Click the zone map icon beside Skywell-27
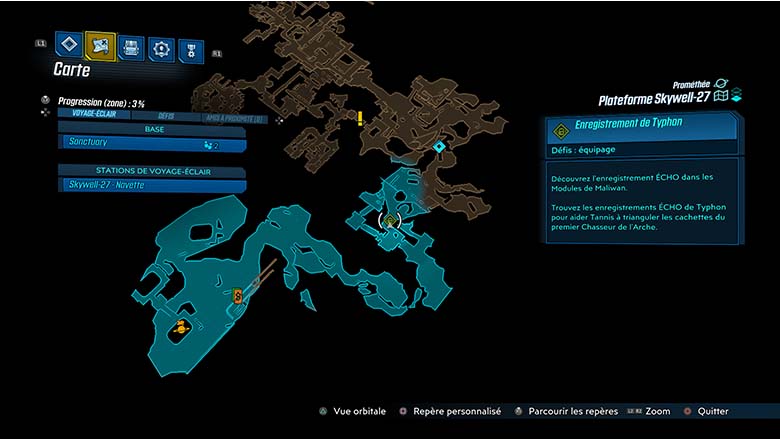The width and height of the screenshot is (780, 439). tap(720, 97)
